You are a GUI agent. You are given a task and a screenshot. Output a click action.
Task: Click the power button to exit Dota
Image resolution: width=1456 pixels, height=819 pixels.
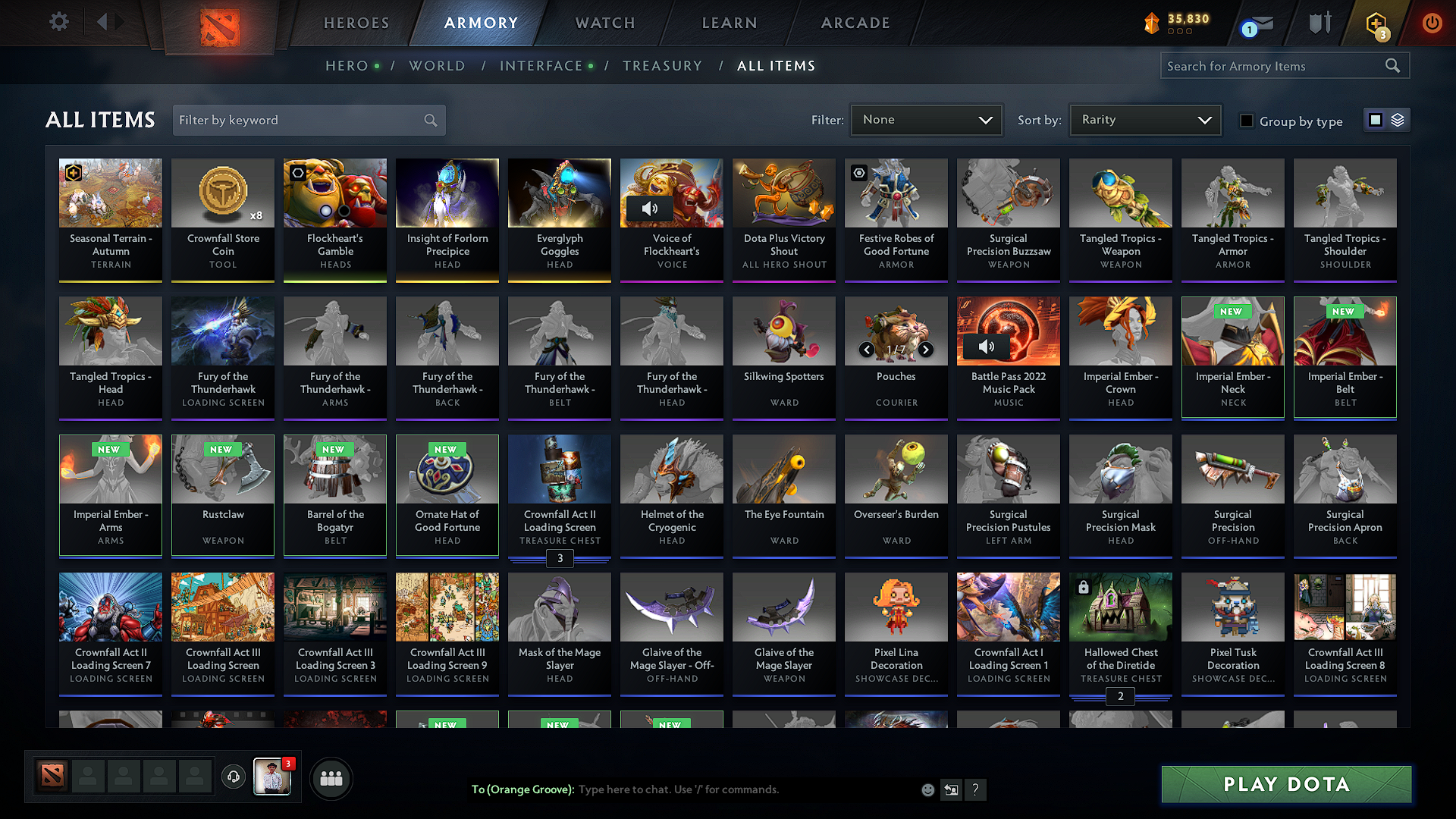point(1432,22)
